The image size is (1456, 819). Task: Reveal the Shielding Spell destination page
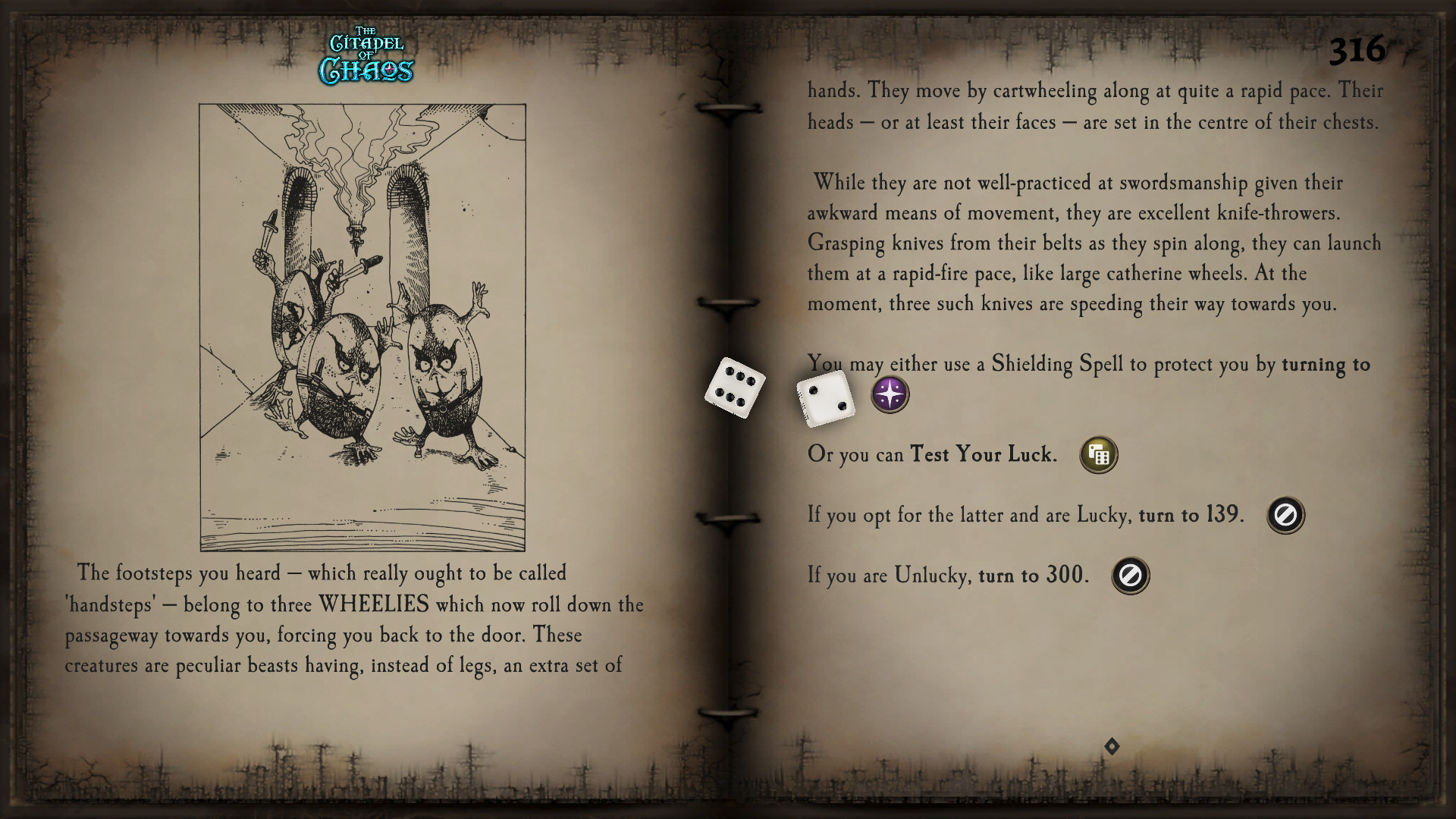click(x=890, y=395)
